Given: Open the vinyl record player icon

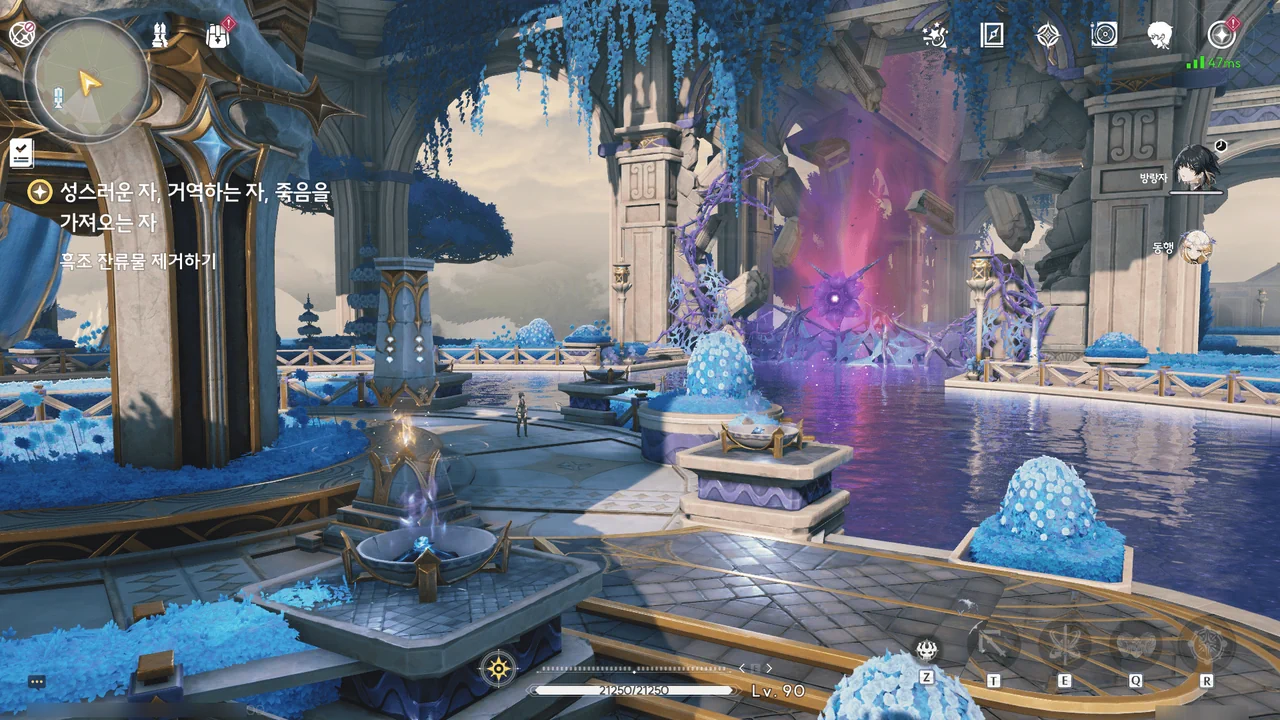Looking at the screenshot, I should [x=1104, y=35].
